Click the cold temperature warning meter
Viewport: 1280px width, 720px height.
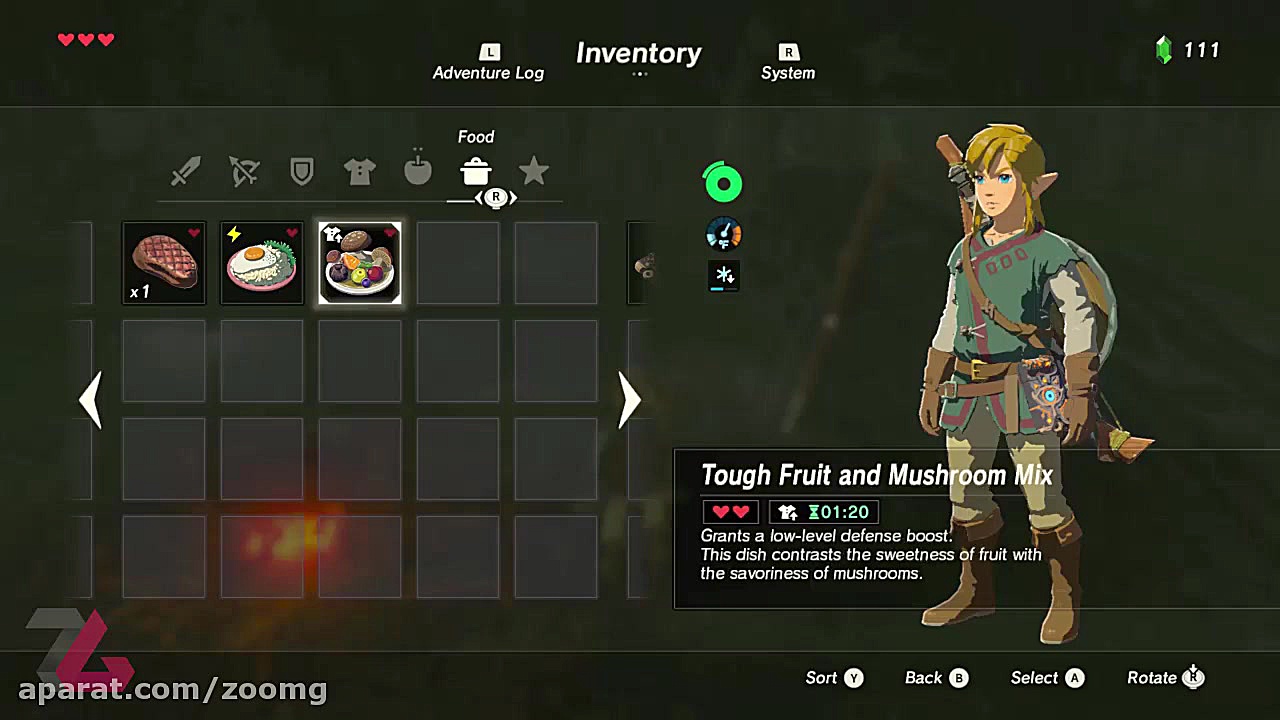click(723, 276)
